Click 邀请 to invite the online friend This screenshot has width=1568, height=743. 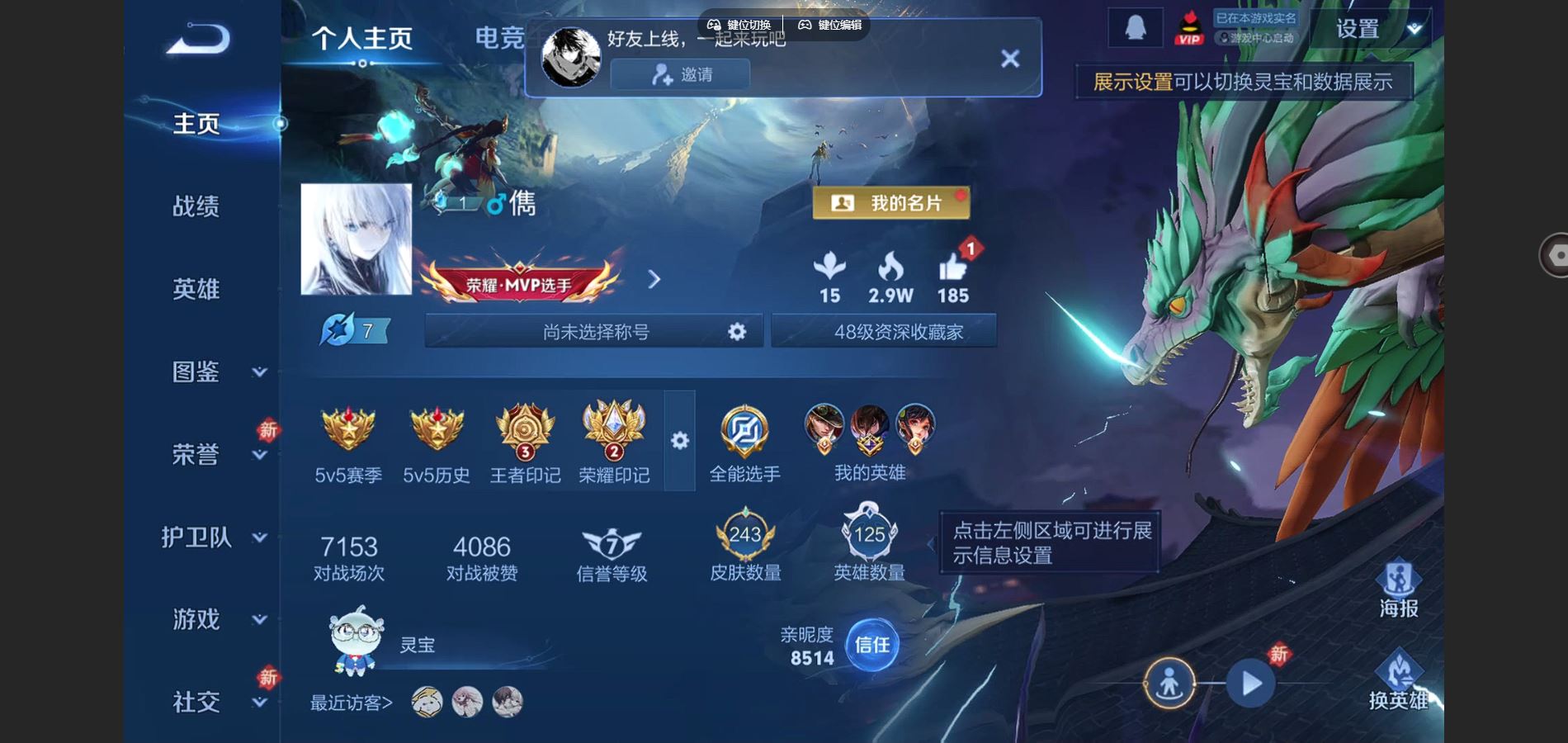point(680,75)
